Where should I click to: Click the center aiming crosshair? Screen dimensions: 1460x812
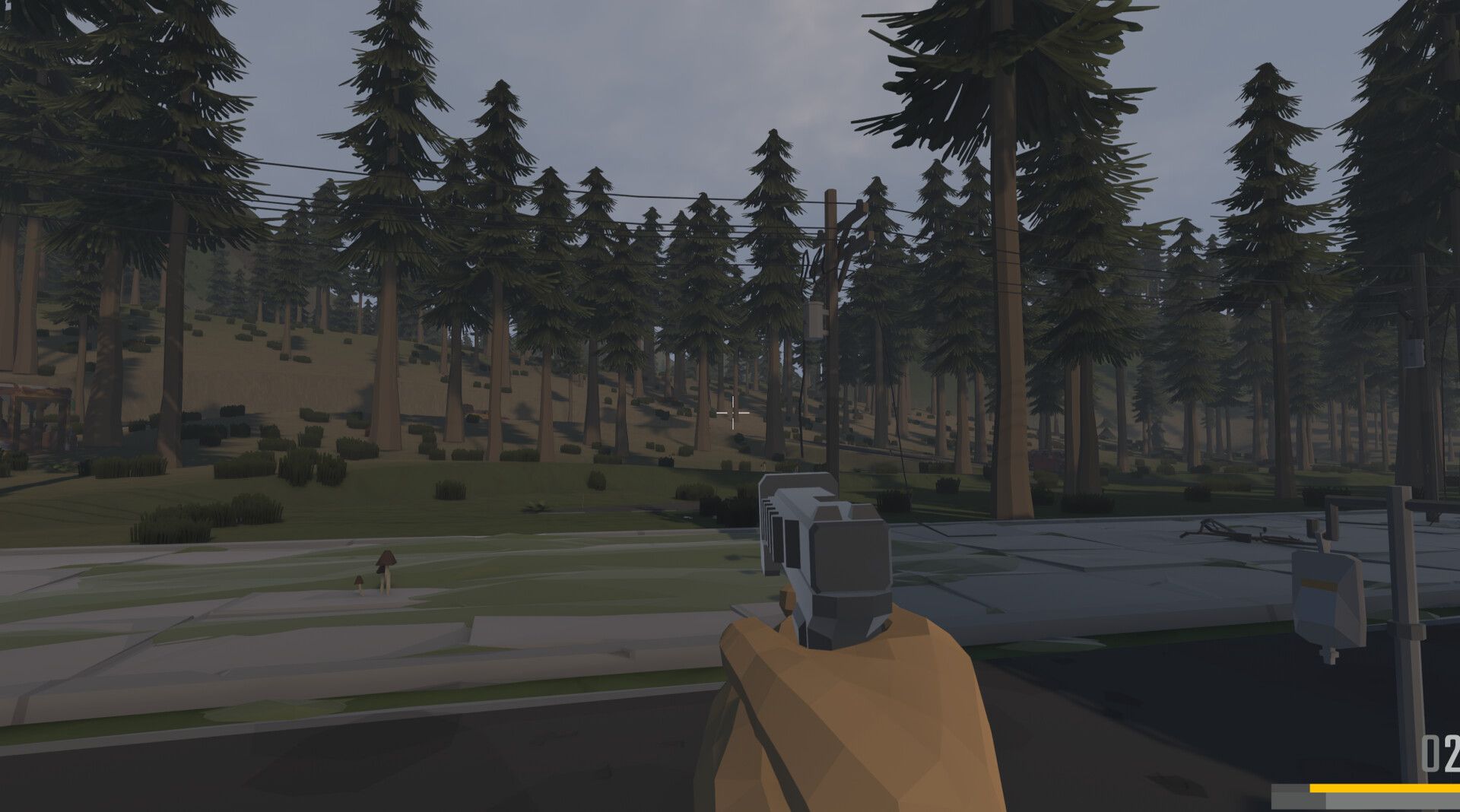(x=732, y=411)
